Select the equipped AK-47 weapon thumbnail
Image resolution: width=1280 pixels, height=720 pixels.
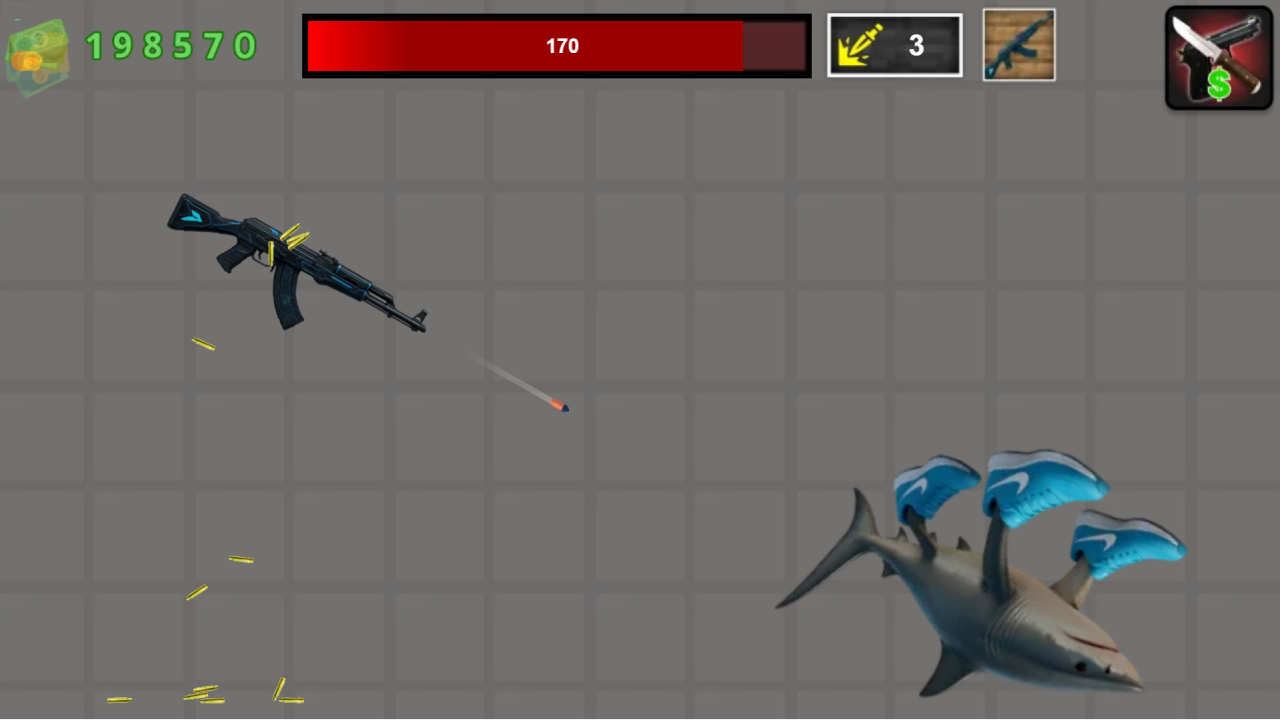[x=1018, y=45]
